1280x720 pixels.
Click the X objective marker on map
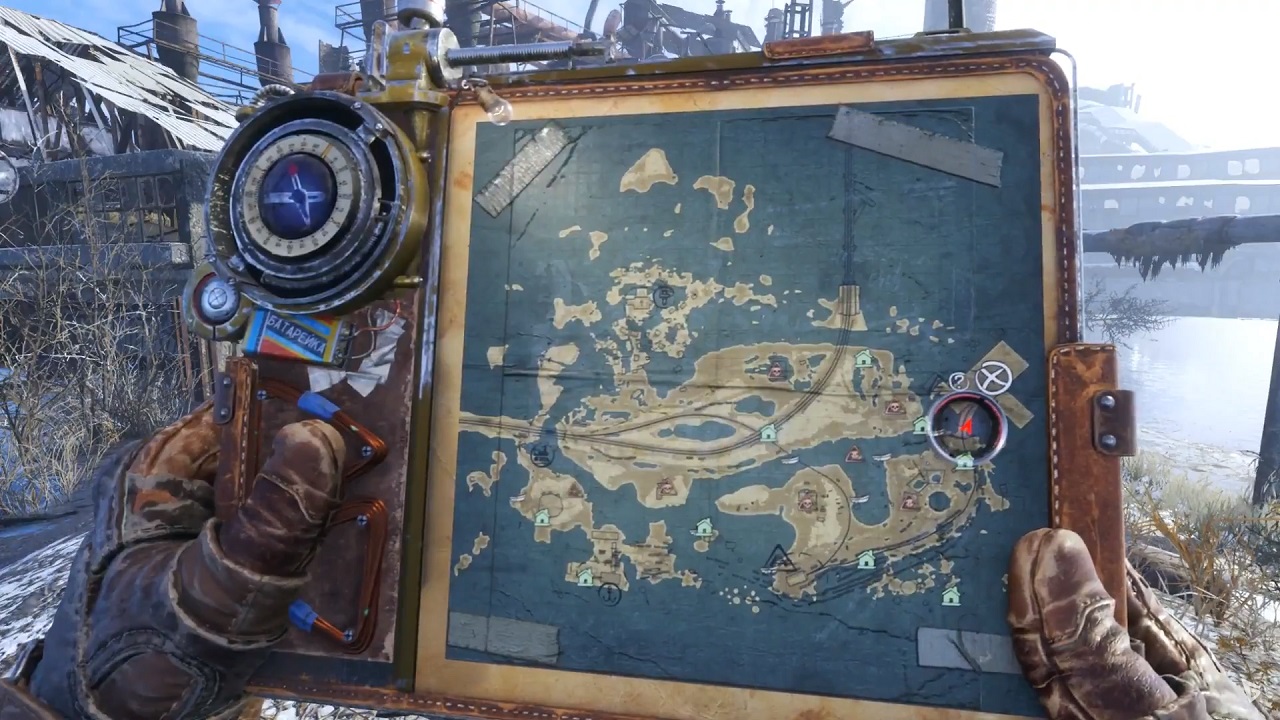[x=993, y=377]
